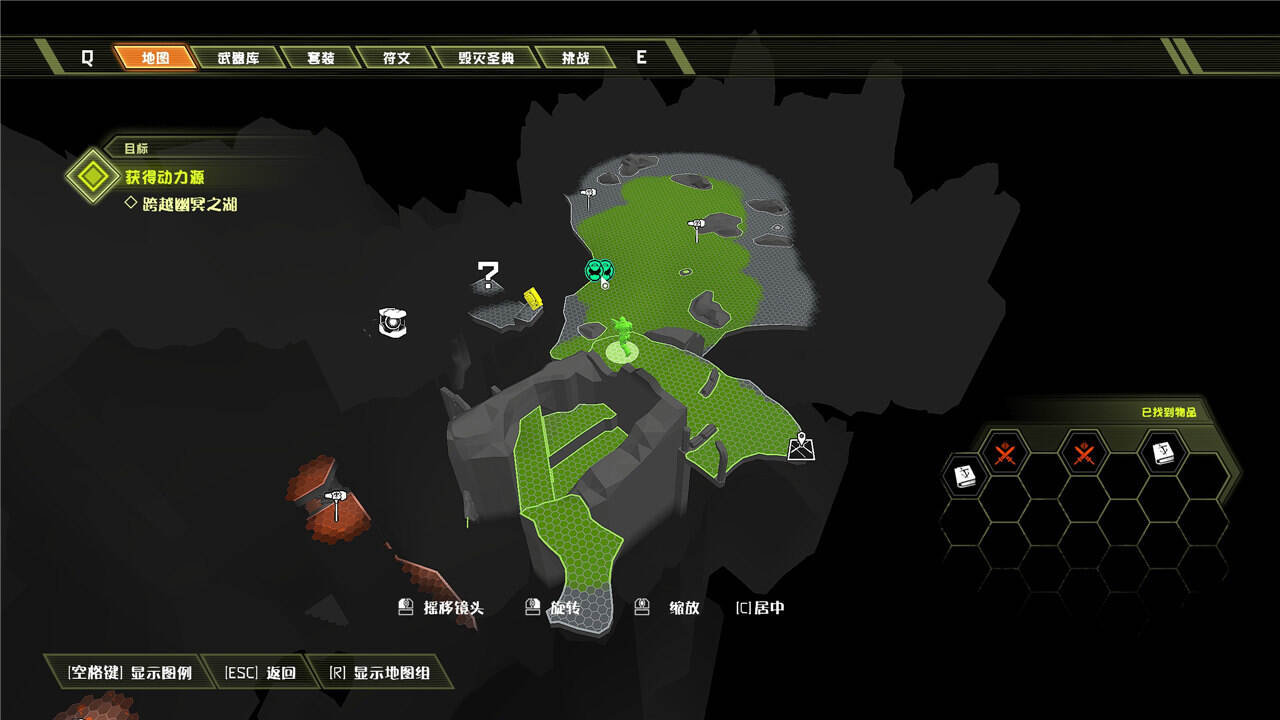Click the 返回 back button
The image size is (1280, 720).
(x=261, y=673)
